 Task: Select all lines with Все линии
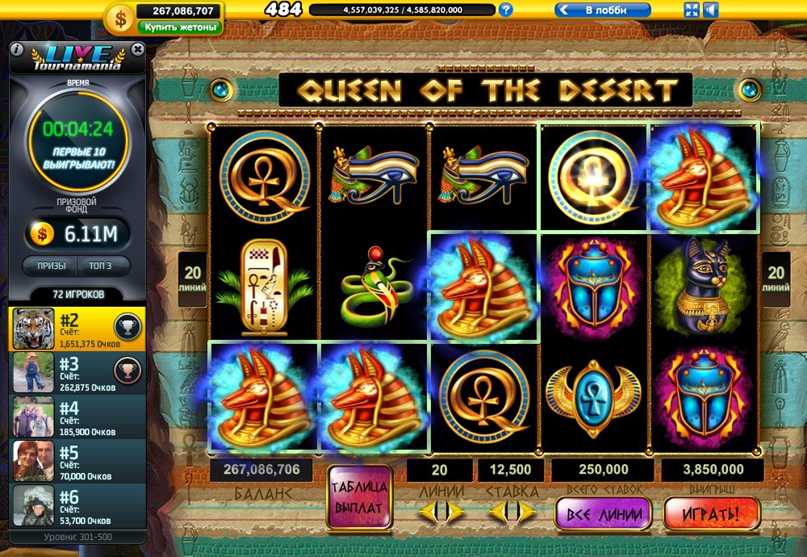(603, 513)
